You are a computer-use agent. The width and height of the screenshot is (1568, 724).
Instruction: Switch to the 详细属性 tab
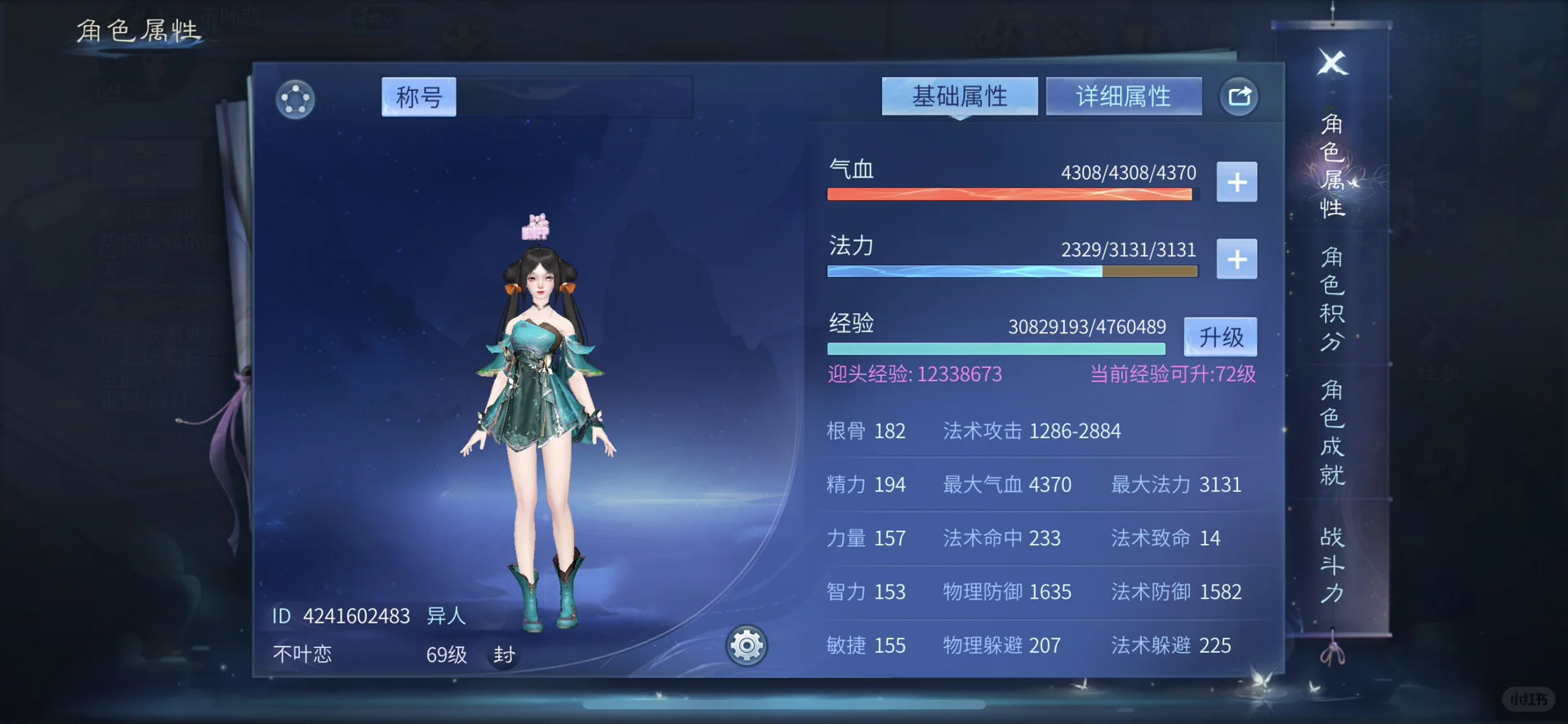[1124, 96]
